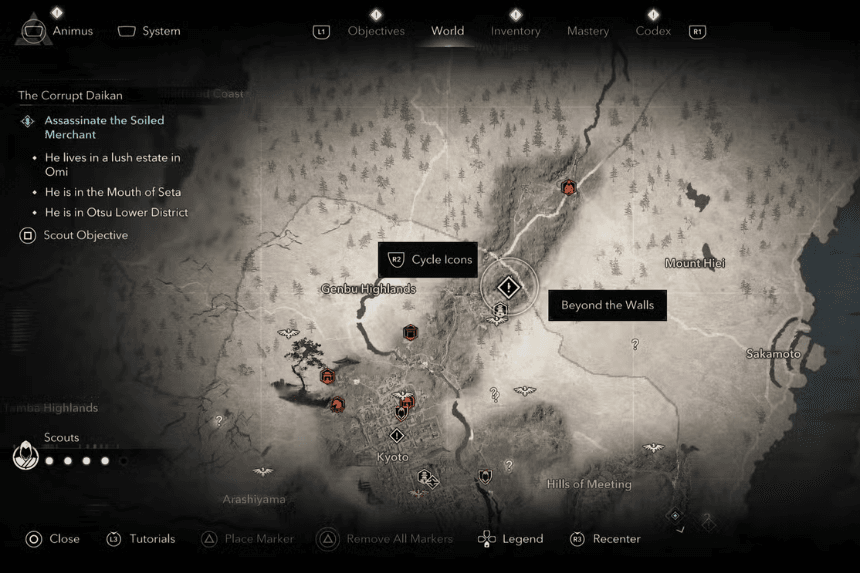Select the eagle viewpoint near Genbu Highlands
This screenshot has width=860, height=573.
tap(290, 334)
